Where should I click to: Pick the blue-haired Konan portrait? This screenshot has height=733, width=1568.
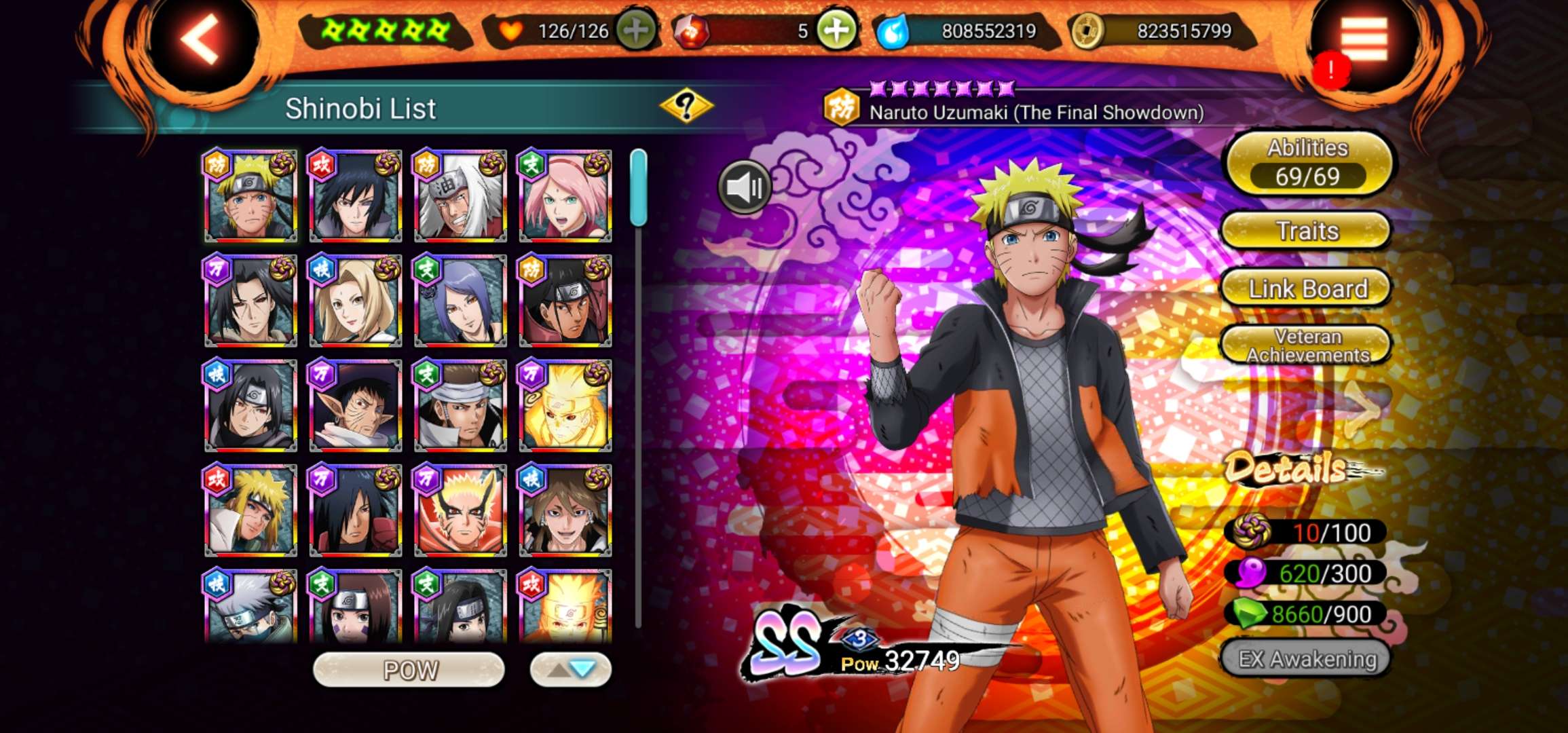coord(460,301)
